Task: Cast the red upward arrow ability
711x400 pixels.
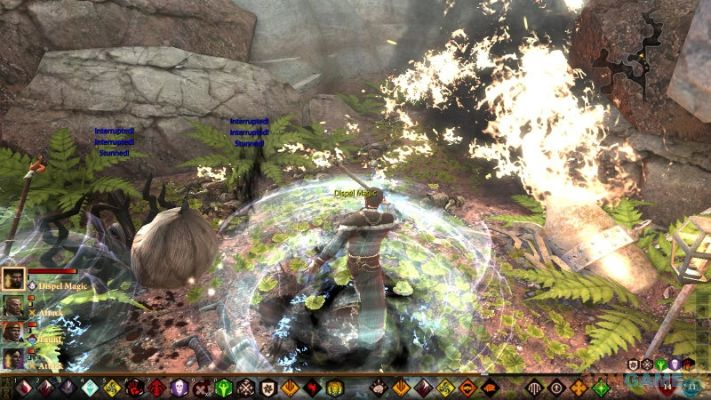Action: pyautogui.click(x=156, y=388)
